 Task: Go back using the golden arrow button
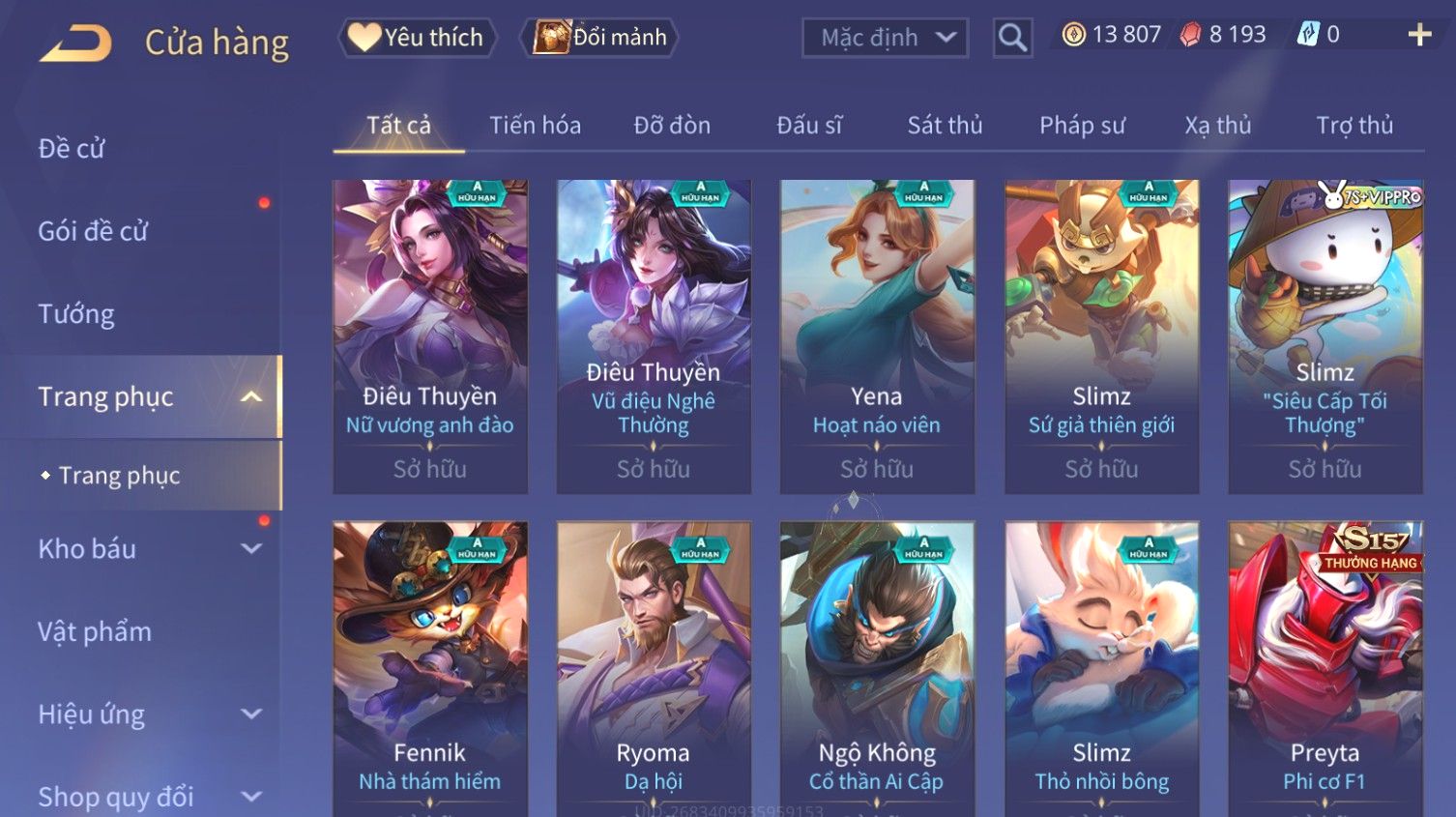[75, 44]
